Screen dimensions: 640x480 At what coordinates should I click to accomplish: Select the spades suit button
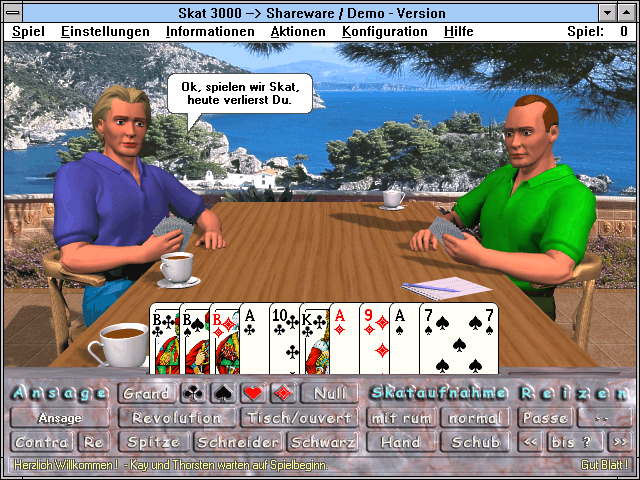pyautogui.click(x=222, y=393)
